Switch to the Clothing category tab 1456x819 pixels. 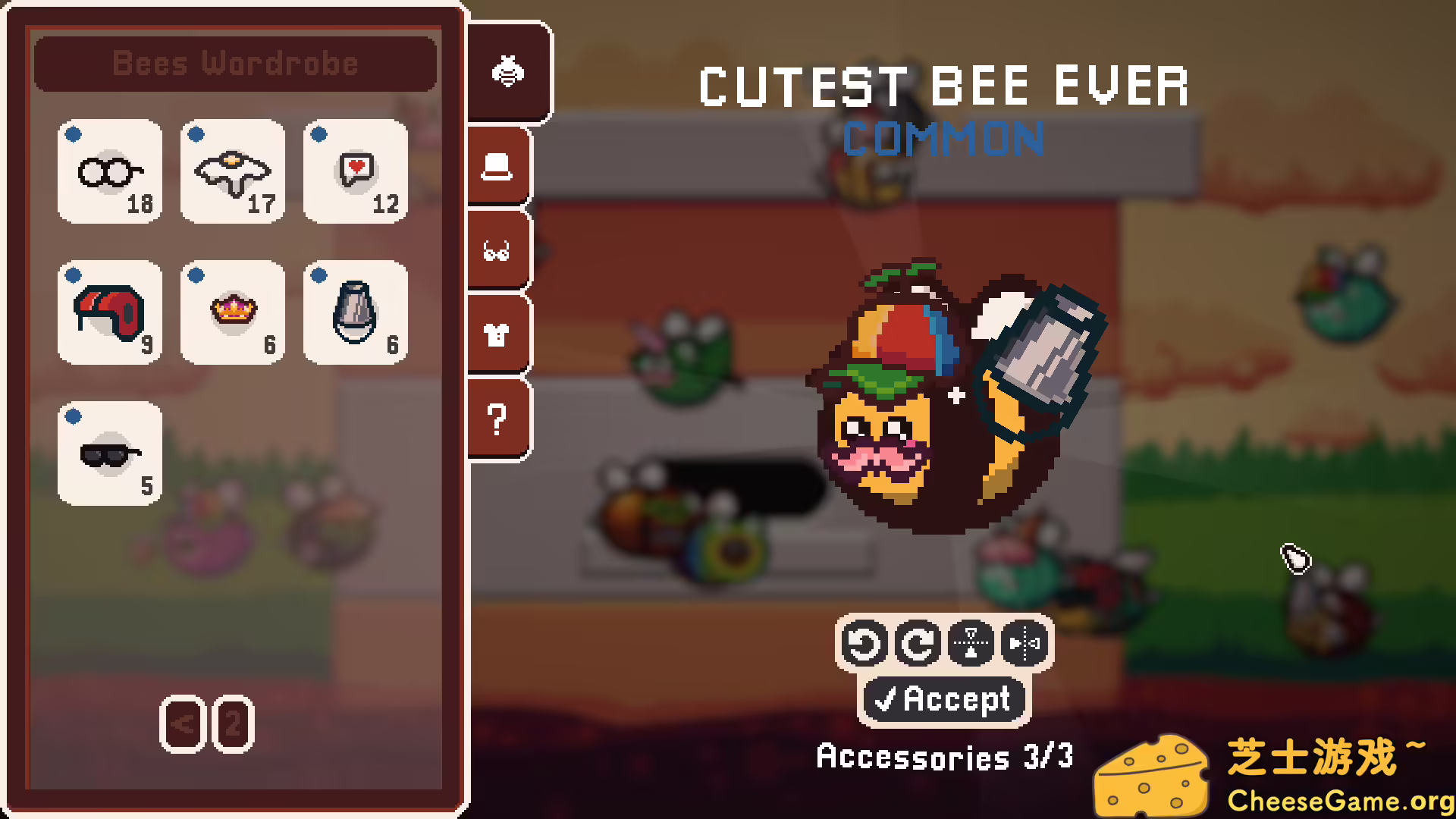[497, 334]
